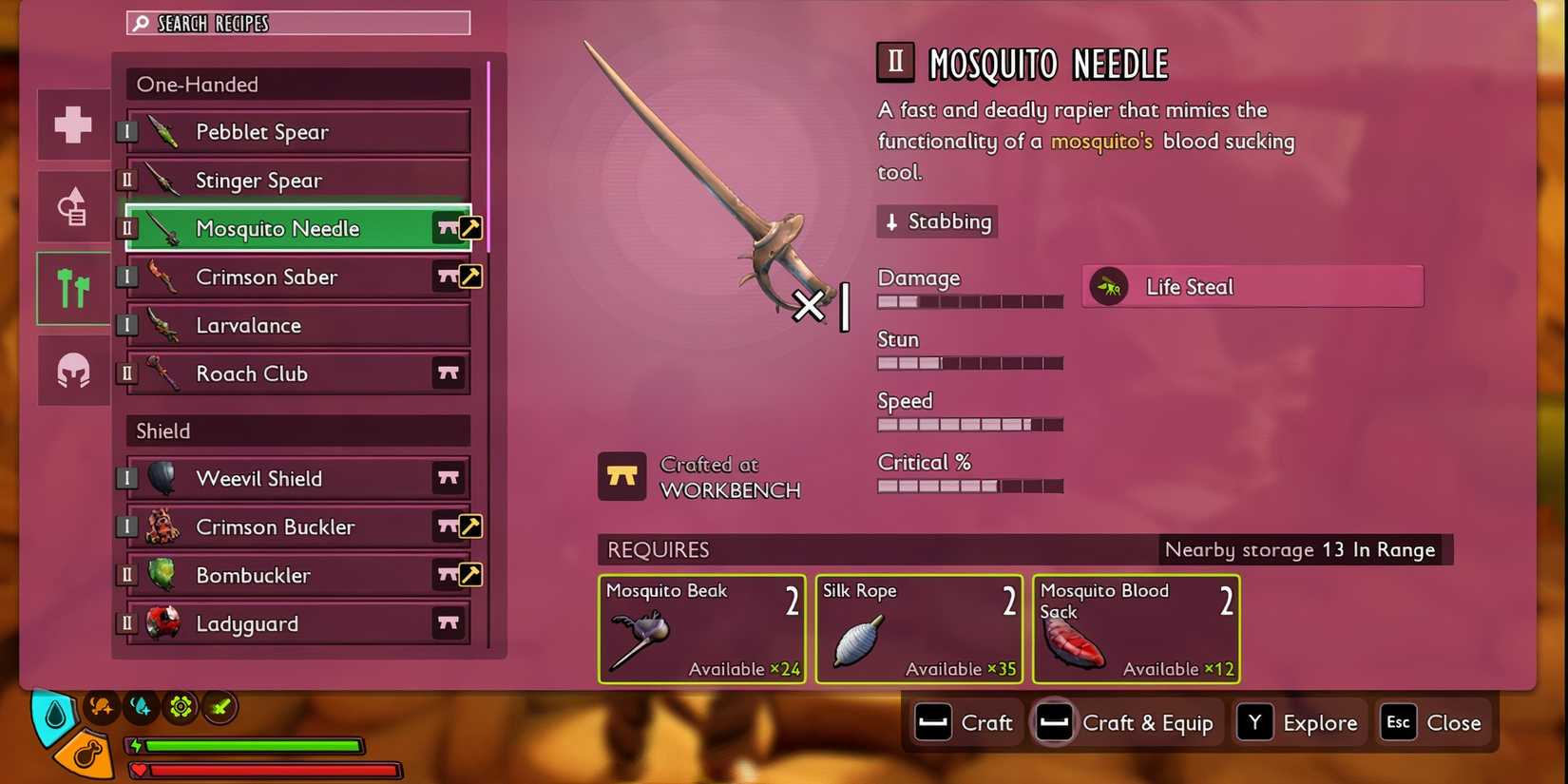Click the workbench icon on Roach Club row
1568x784 pixels.
(x=449, y=373)
